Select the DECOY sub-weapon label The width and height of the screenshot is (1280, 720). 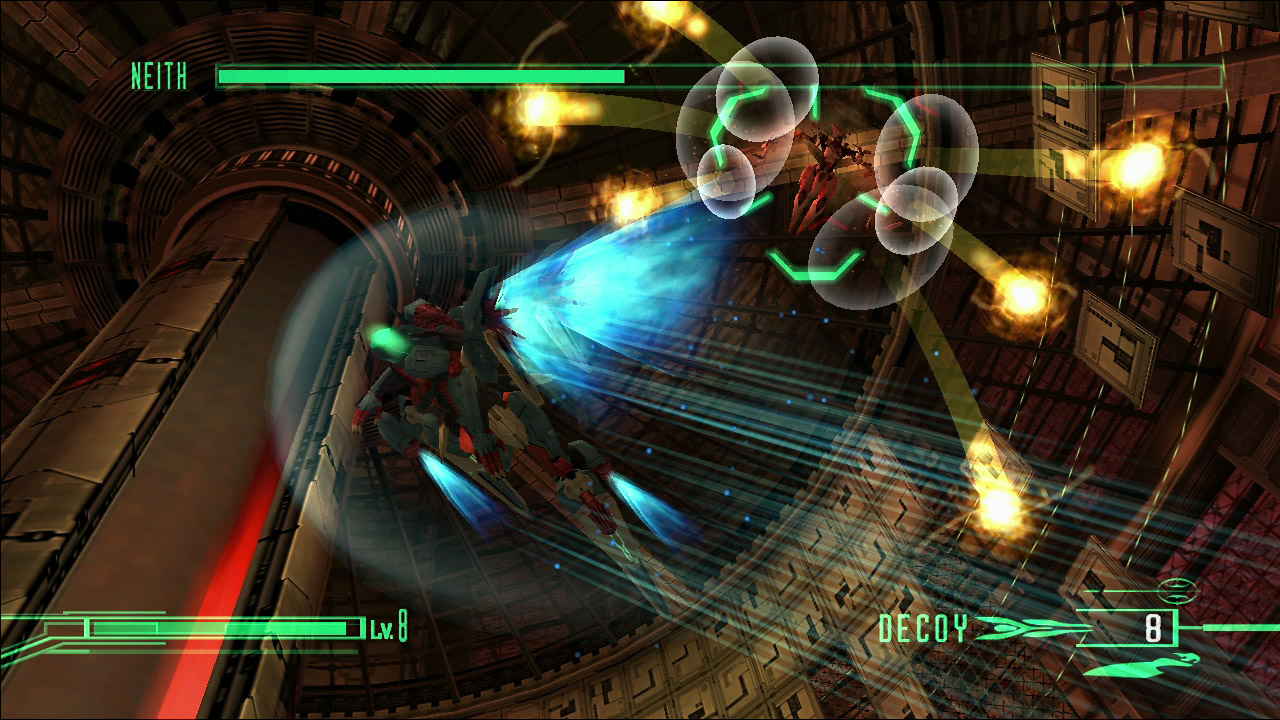(923, 629)
